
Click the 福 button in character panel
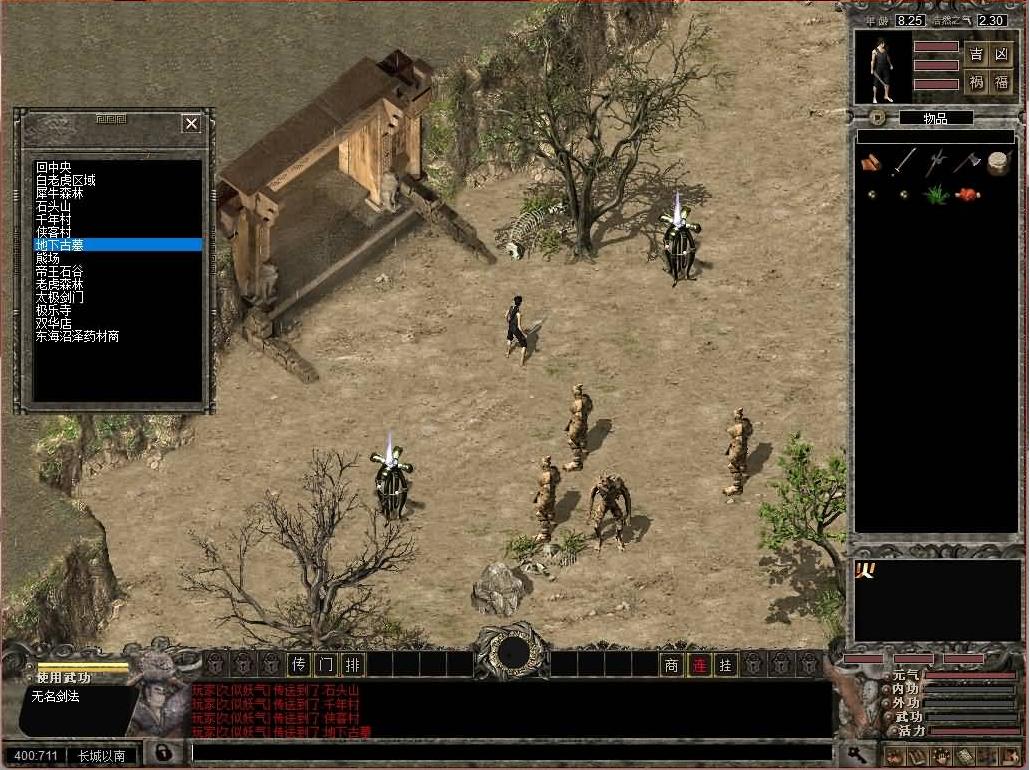pyautogui.click(x=1001, y=82)
